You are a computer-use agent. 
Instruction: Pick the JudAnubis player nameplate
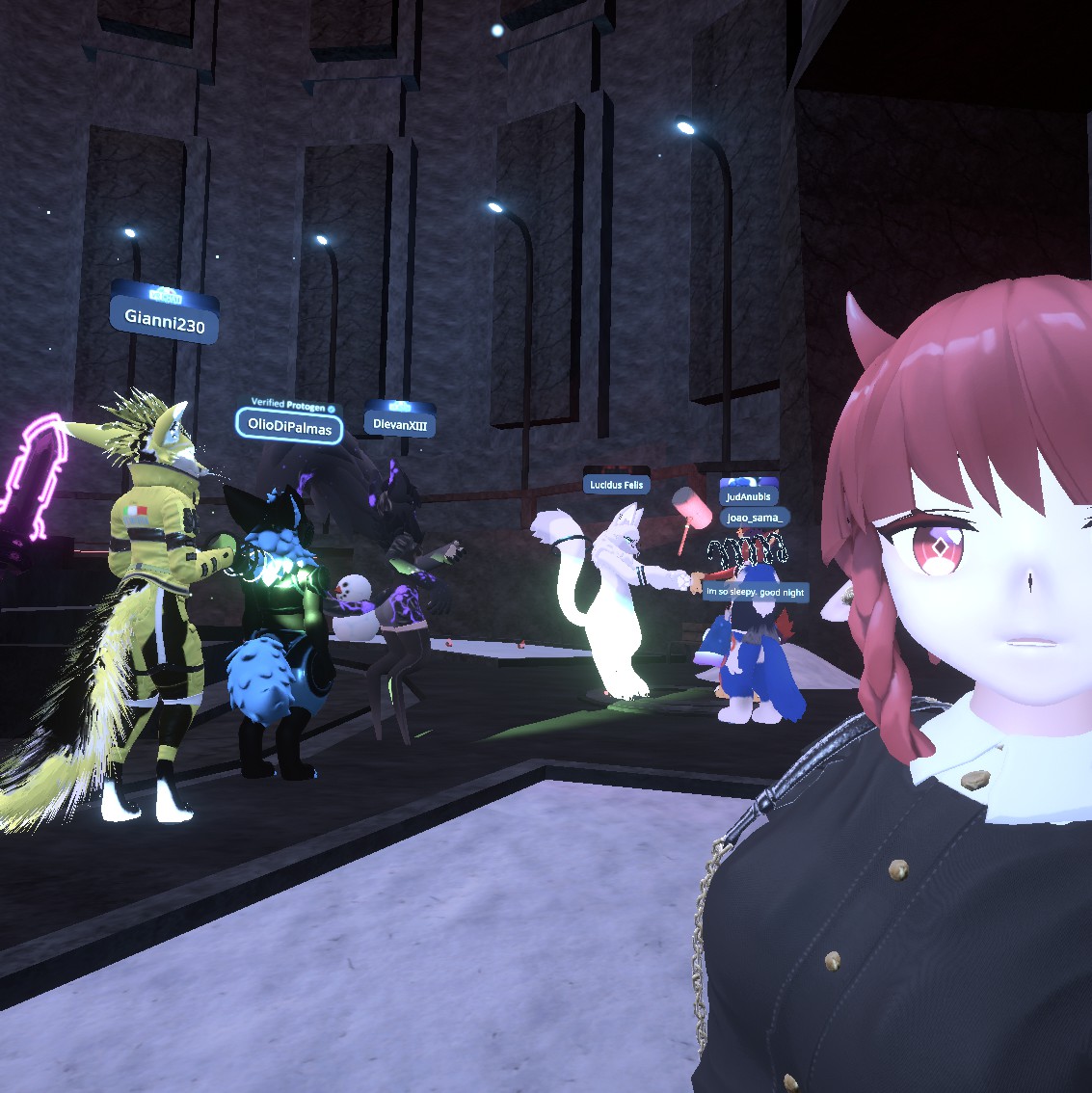[x=749, y=496]
